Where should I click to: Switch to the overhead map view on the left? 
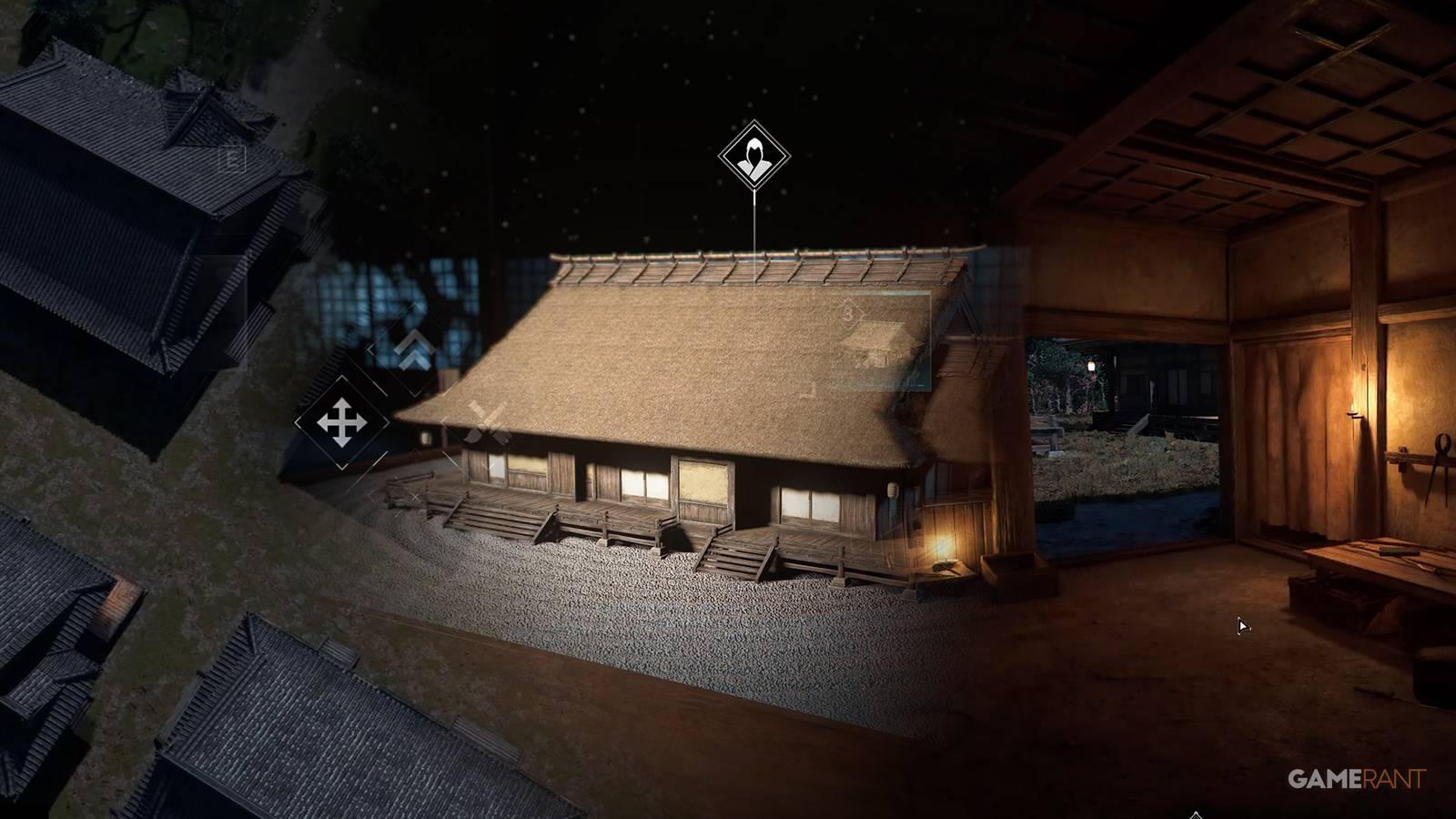(136, 409)
